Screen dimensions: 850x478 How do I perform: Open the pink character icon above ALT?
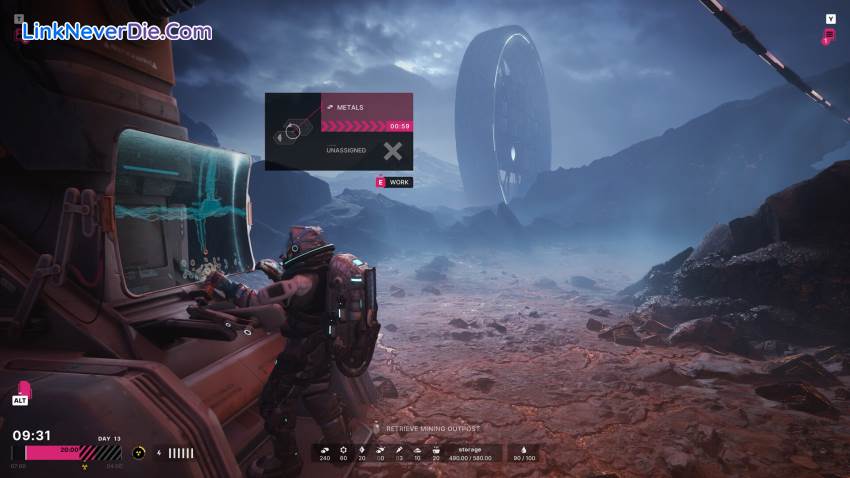click(23, 389)
